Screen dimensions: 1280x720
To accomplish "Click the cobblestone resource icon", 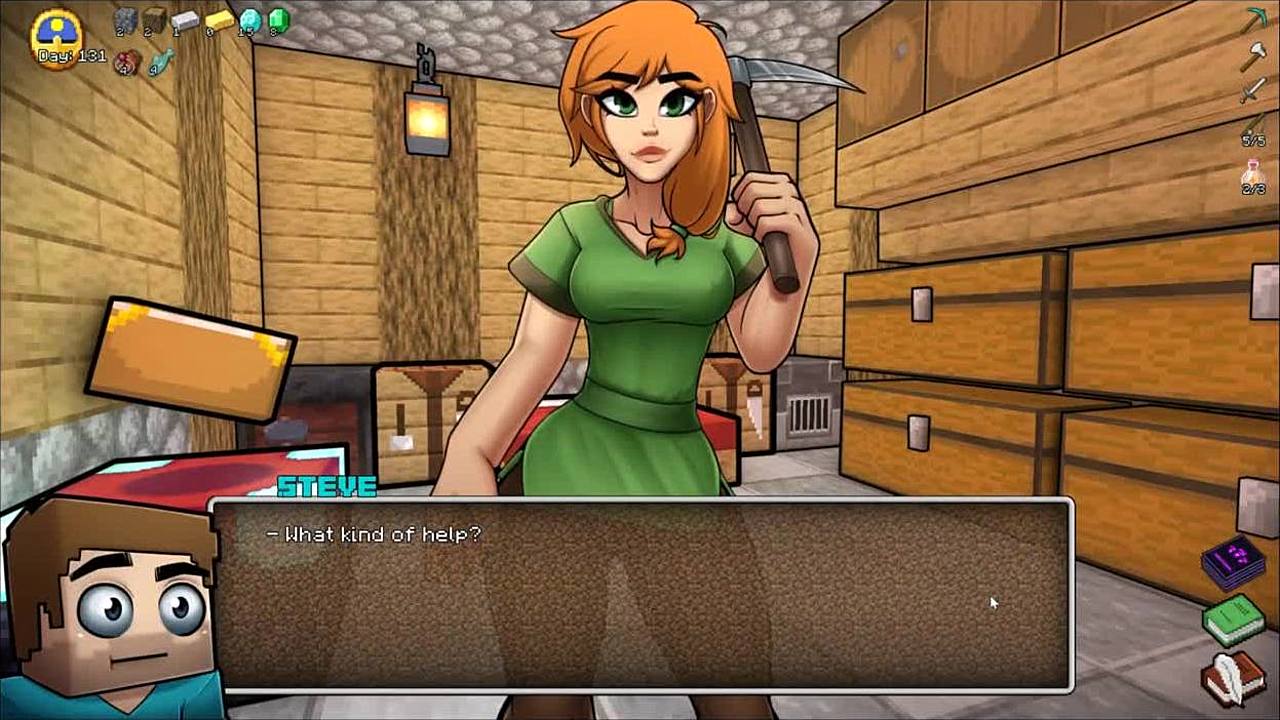I will 124,20.
